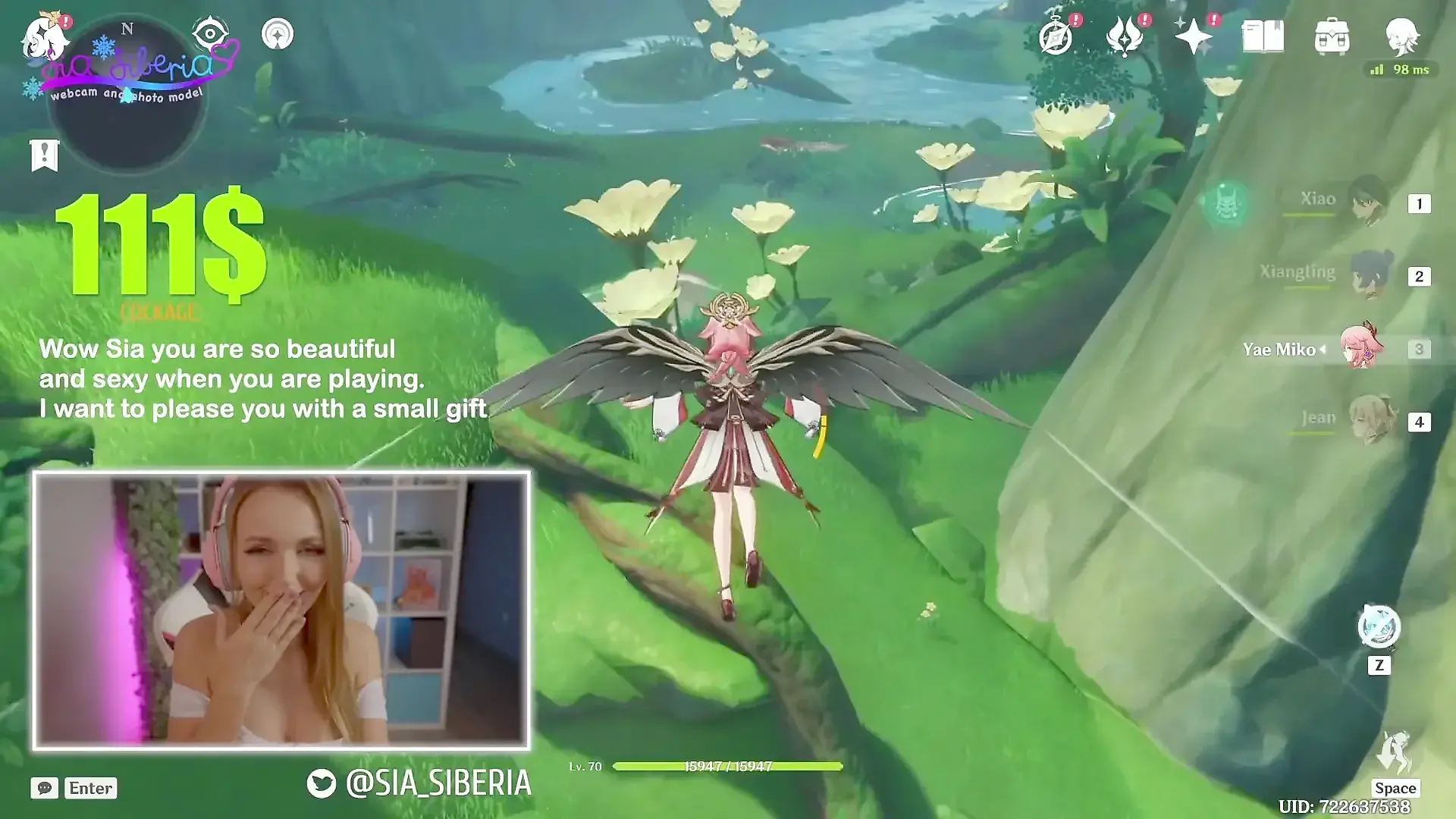Open the Character screen icon

coord(1401,36)
